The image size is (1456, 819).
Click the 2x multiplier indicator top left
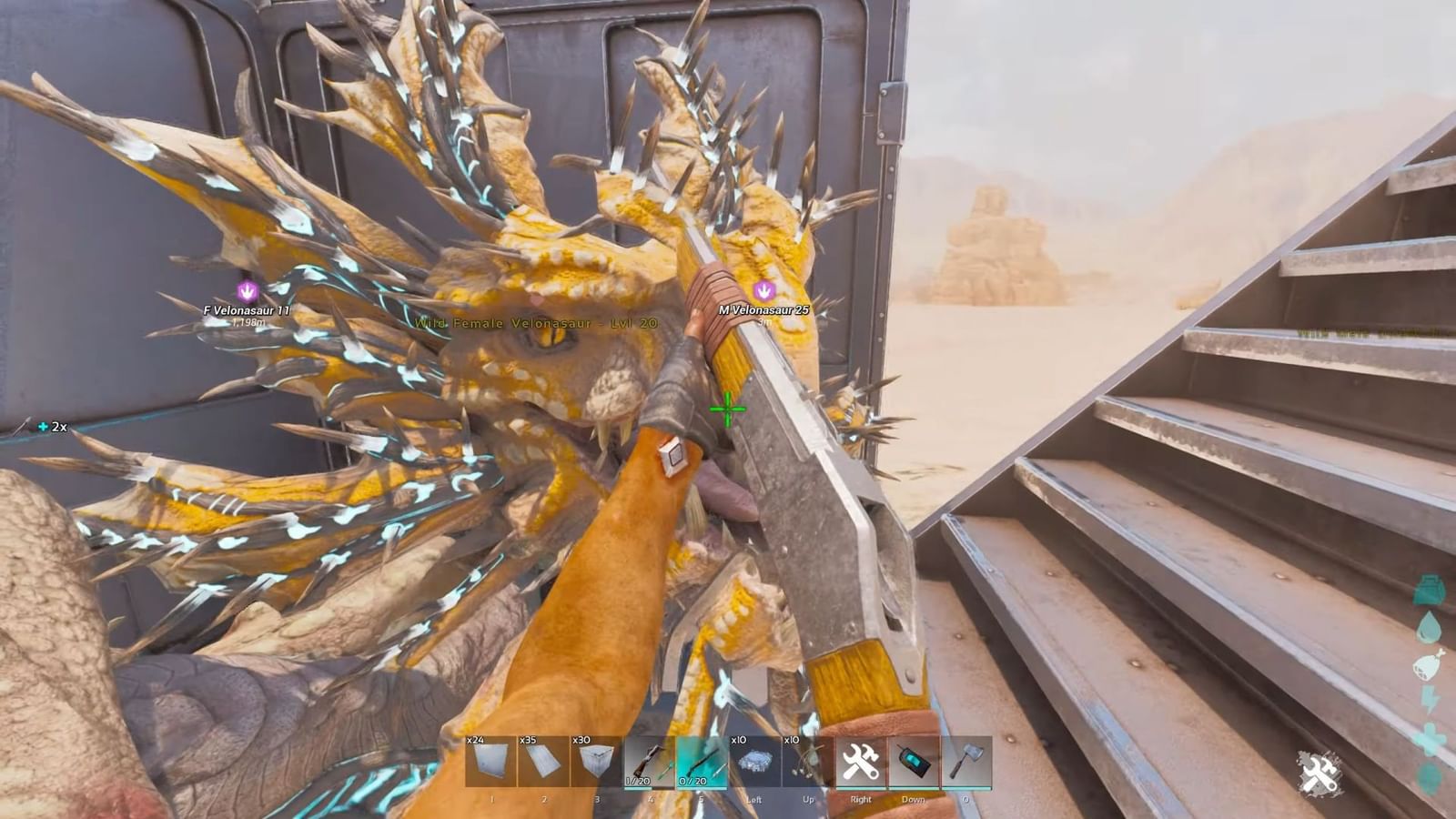(52, 425)
